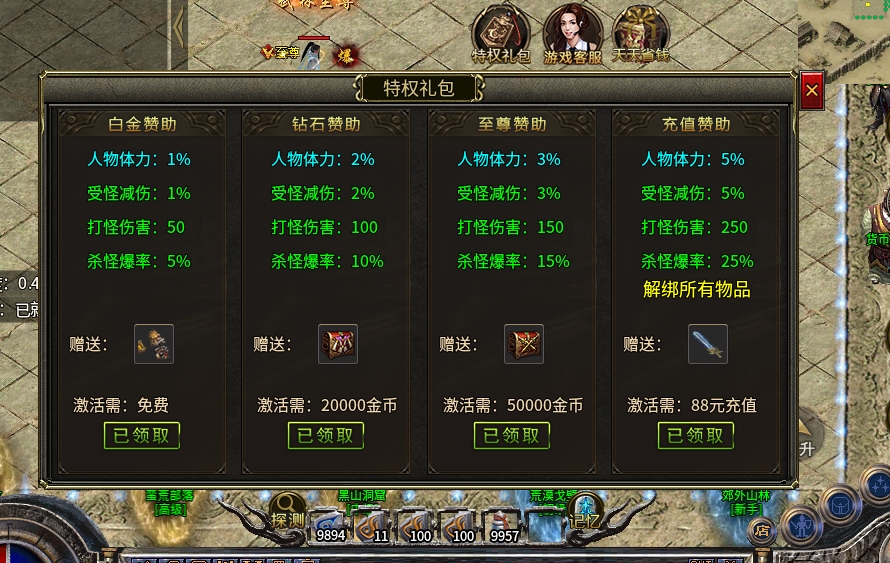Select the 钻石赞助 treasure chest reward
Image resolution: width=890 pixels, height=563 pixels.
(338, 344)
